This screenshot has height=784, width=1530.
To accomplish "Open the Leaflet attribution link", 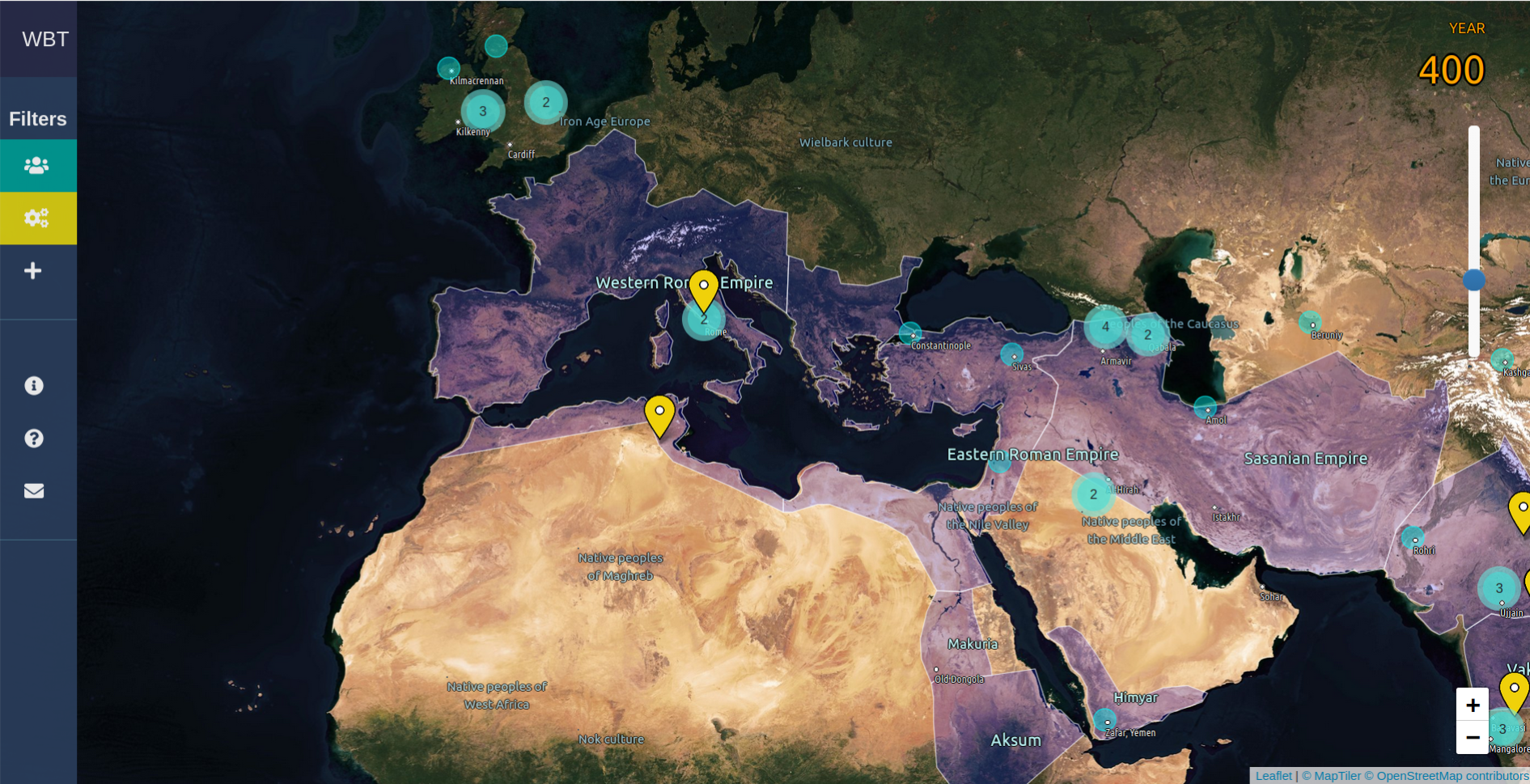I will click(x=1272, y=774).
